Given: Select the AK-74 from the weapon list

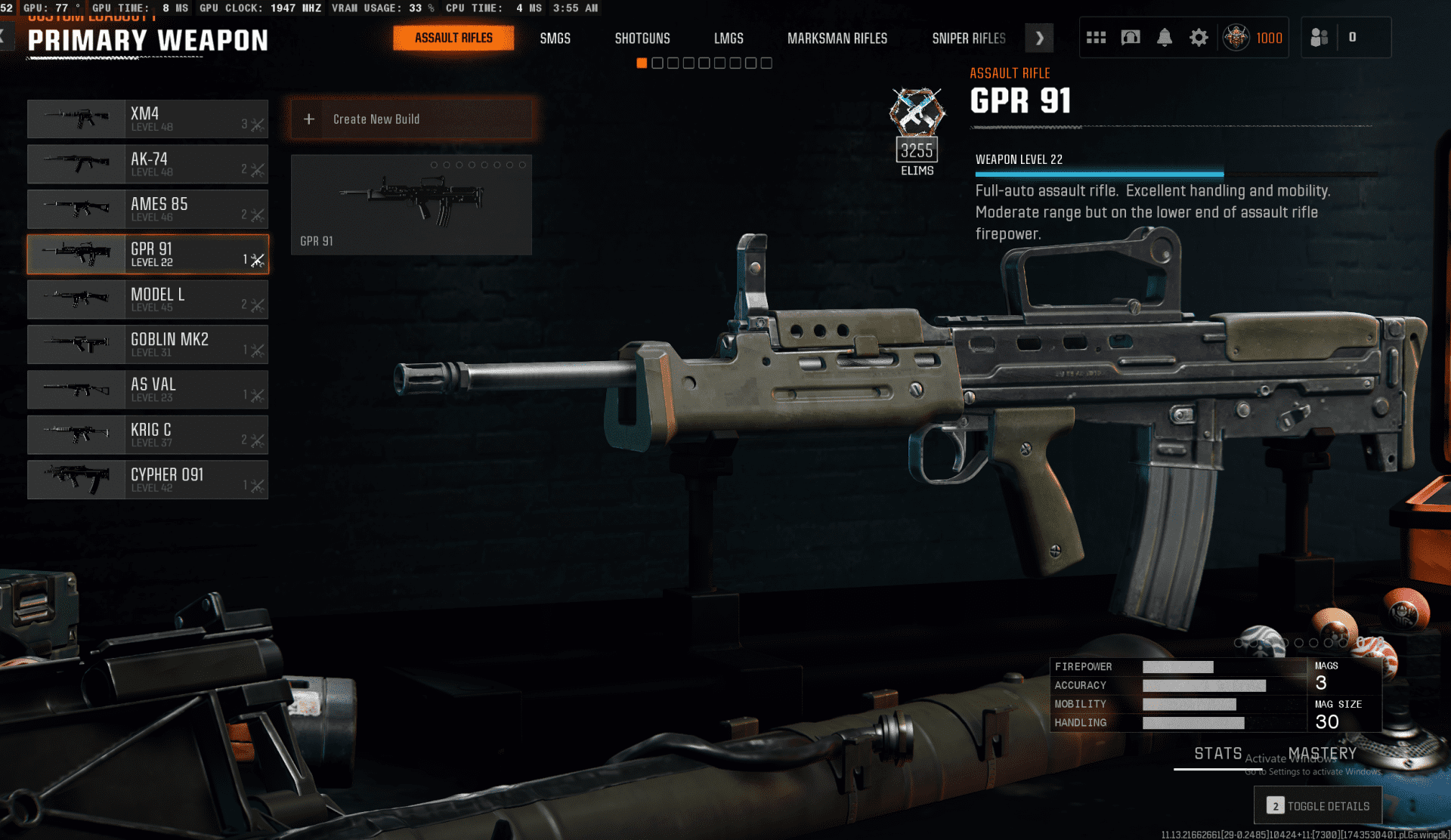Looking at the screenshot, I should 148,164.
